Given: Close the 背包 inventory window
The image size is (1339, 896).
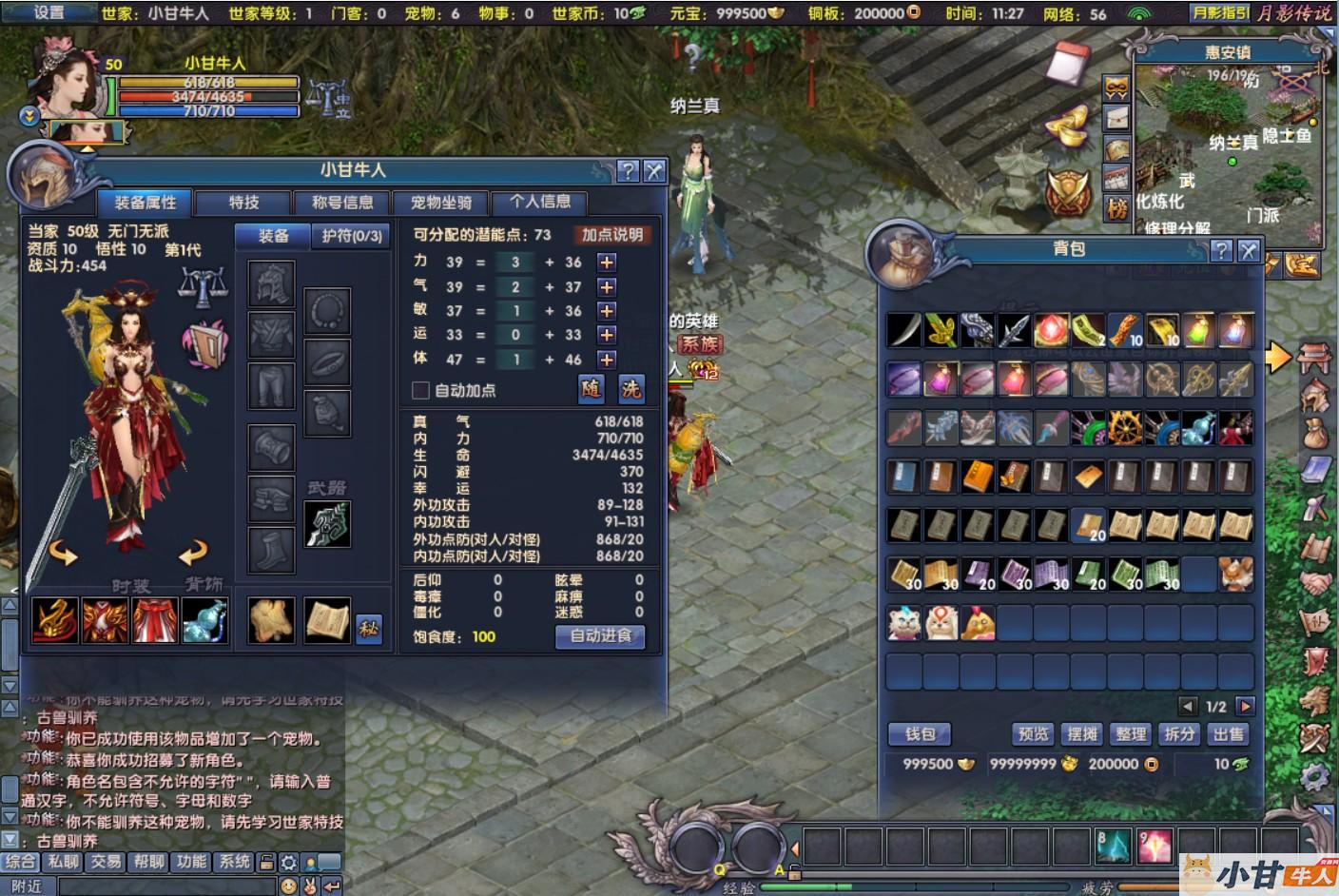Looking at the screenshot, I should click(1249, 251).
